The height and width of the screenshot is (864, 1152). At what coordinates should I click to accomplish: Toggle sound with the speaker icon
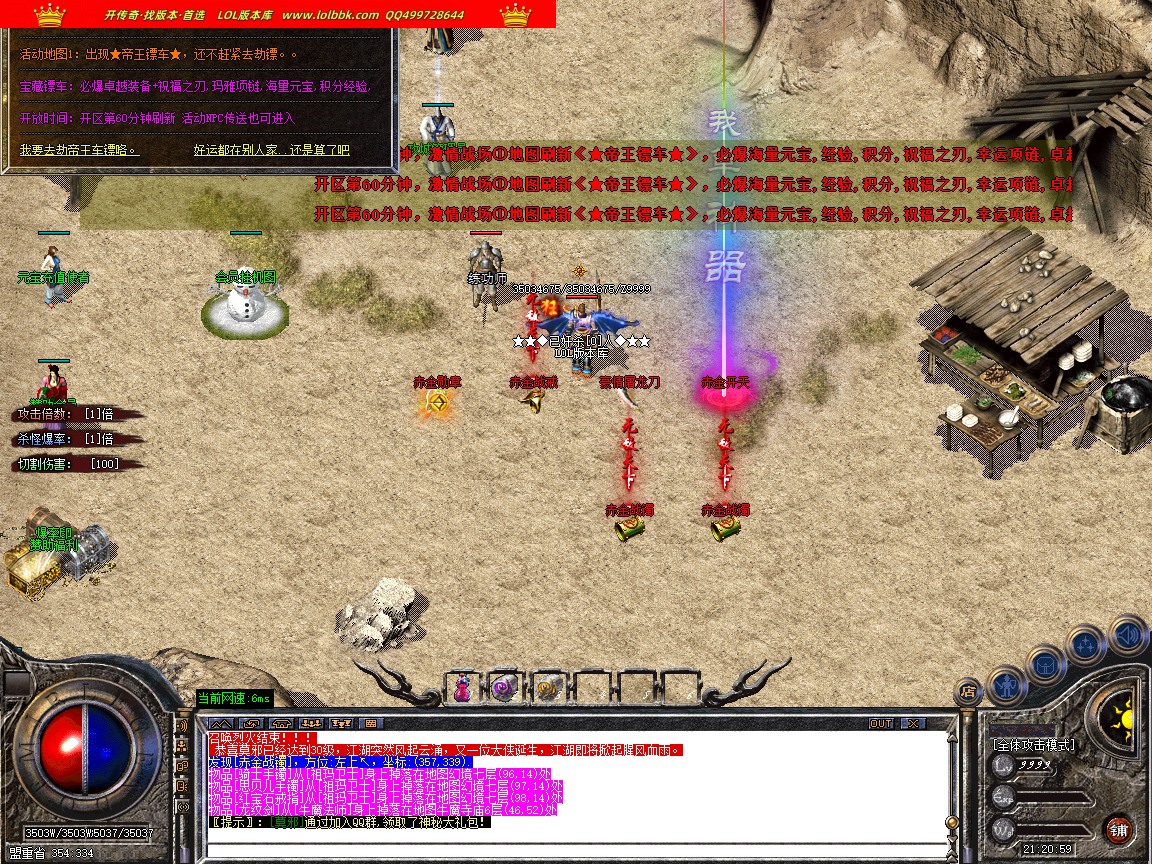(1127, 634)
